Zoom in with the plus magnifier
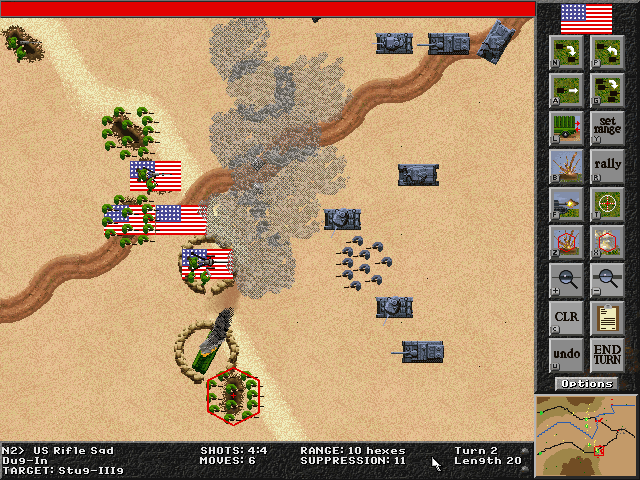 click(566, 280)
